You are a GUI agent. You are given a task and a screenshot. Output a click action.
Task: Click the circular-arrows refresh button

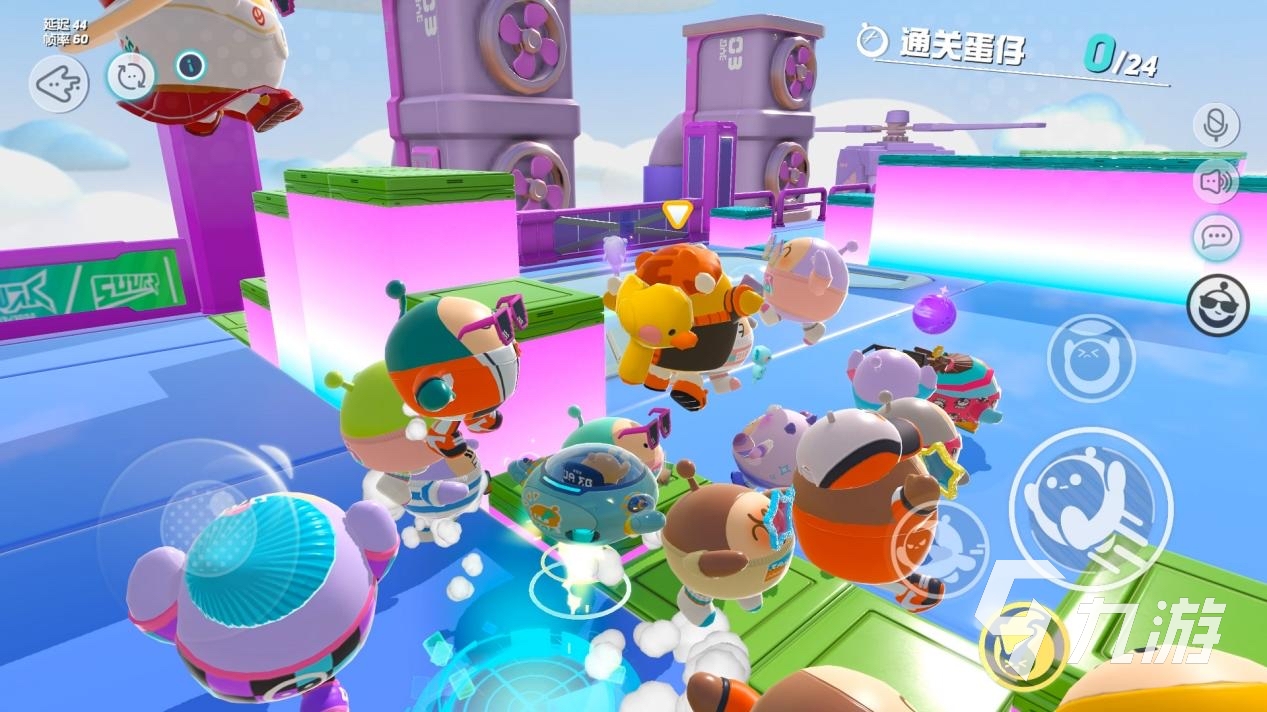coord(131,76)
